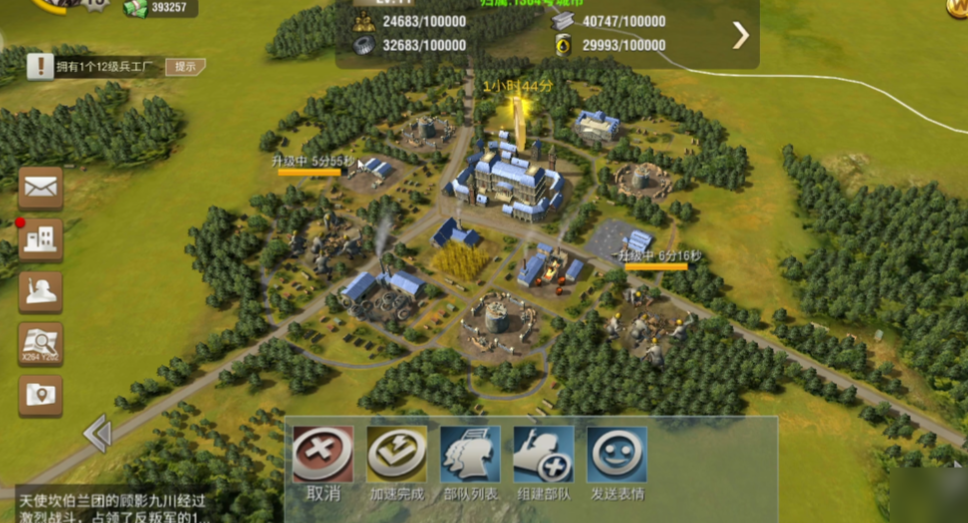Screen dimensions: 968x523
Task: Collapse the side menu with double-arrow
Action: click(x=97, y=434)
